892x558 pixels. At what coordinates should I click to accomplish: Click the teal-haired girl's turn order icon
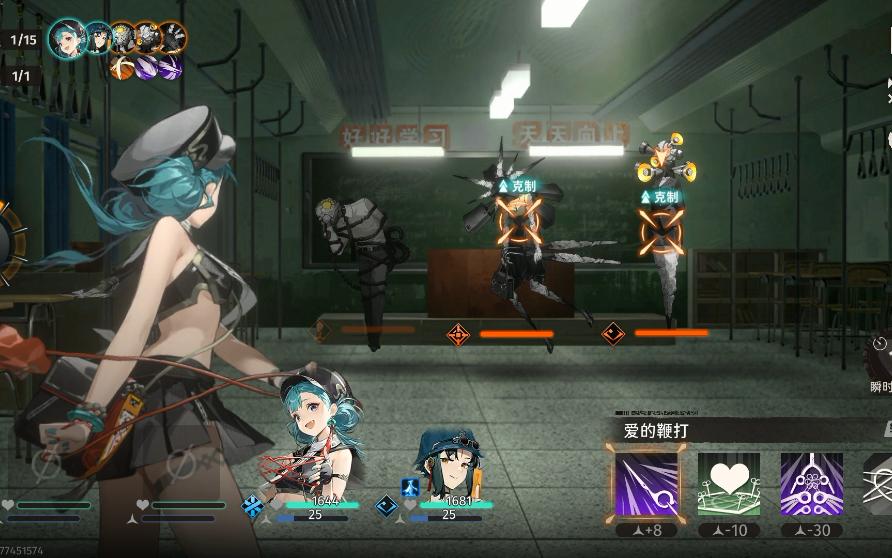68,38
